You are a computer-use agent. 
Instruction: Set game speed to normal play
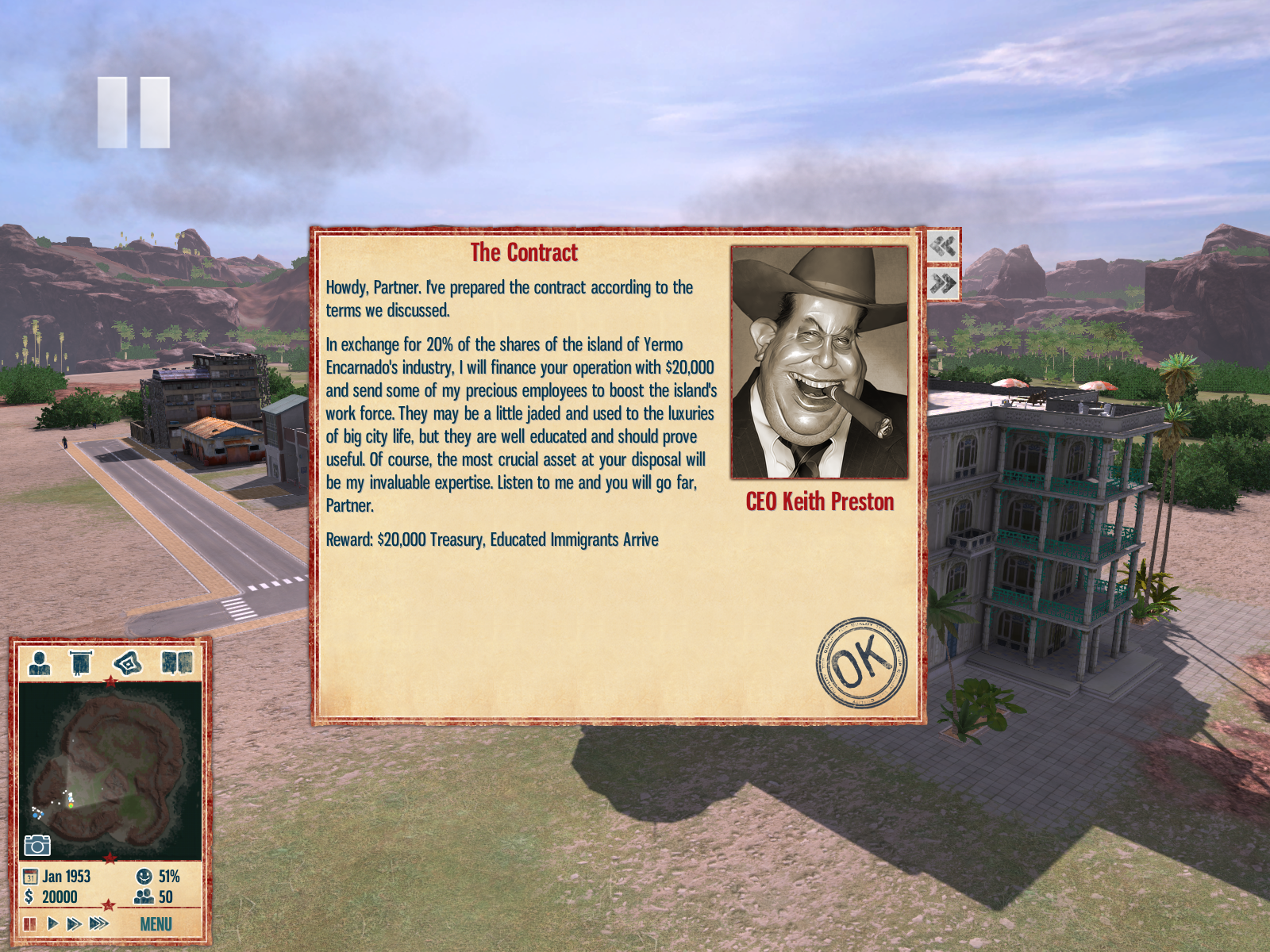click(52, 923)
